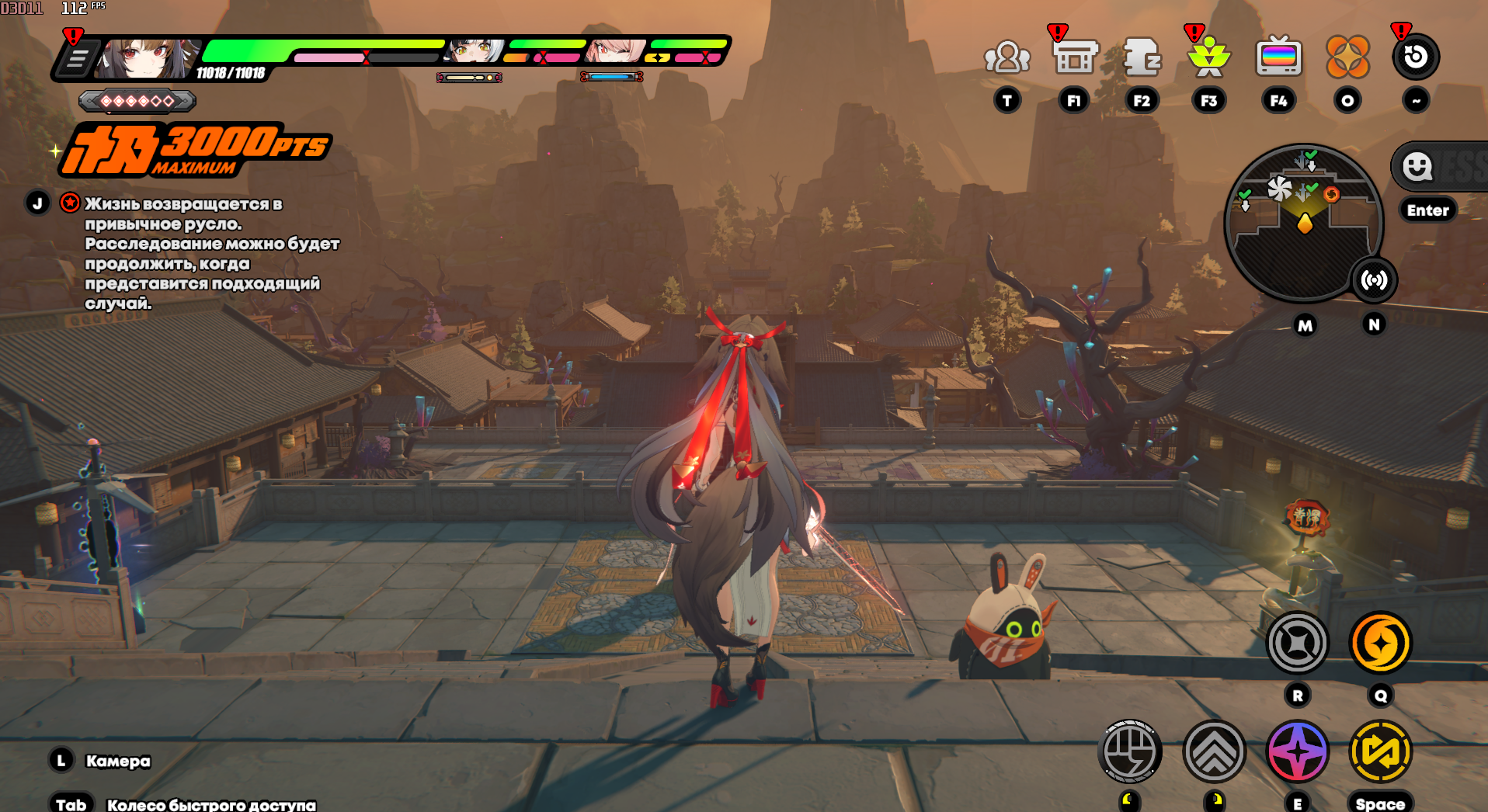Activate the double-chevron dash icon
This screenshot has height=812, width=1488.
pyautogui.click(x=1214, y=751)
